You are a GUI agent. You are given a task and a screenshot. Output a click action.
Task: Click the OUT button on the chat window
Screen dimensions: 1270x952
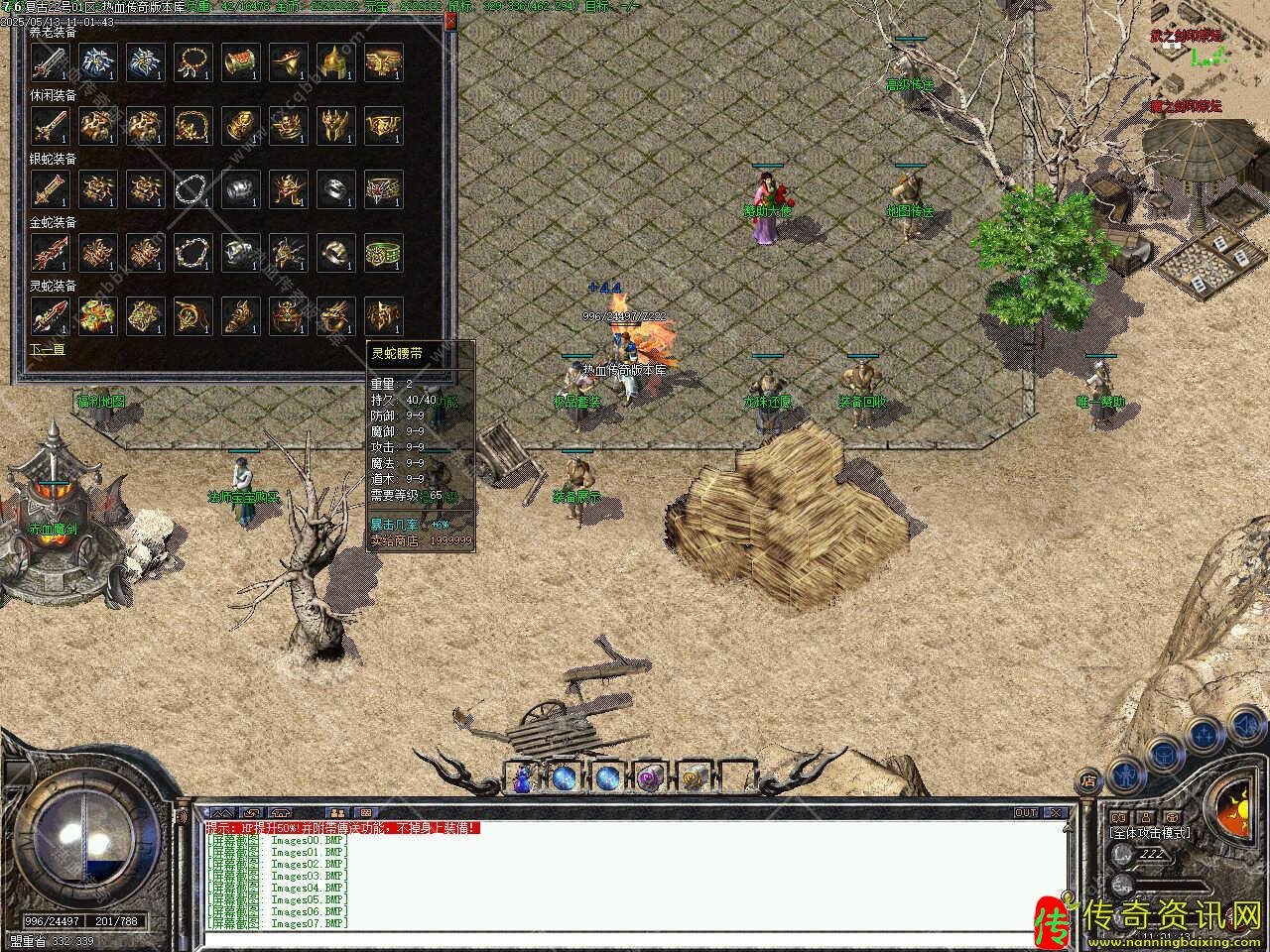tap(1025, 813)
